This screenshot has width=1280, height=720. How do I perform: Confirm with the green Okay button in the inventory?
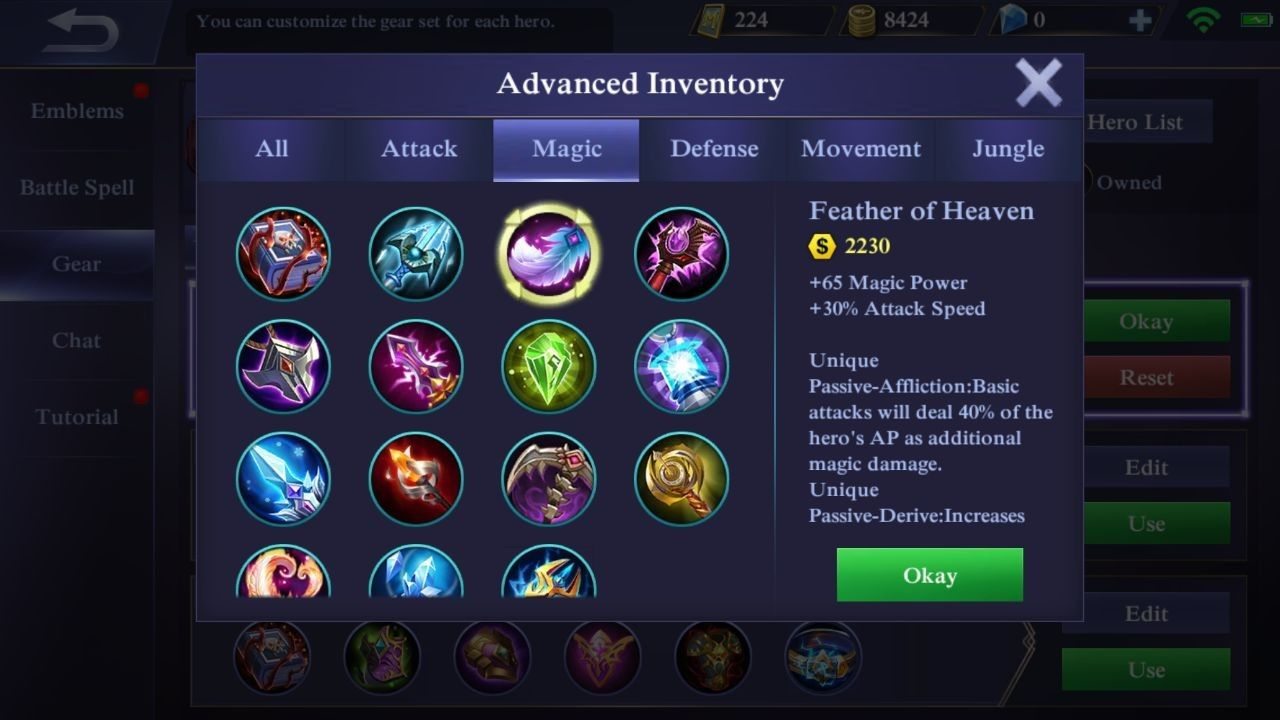[x=929, y=575]
